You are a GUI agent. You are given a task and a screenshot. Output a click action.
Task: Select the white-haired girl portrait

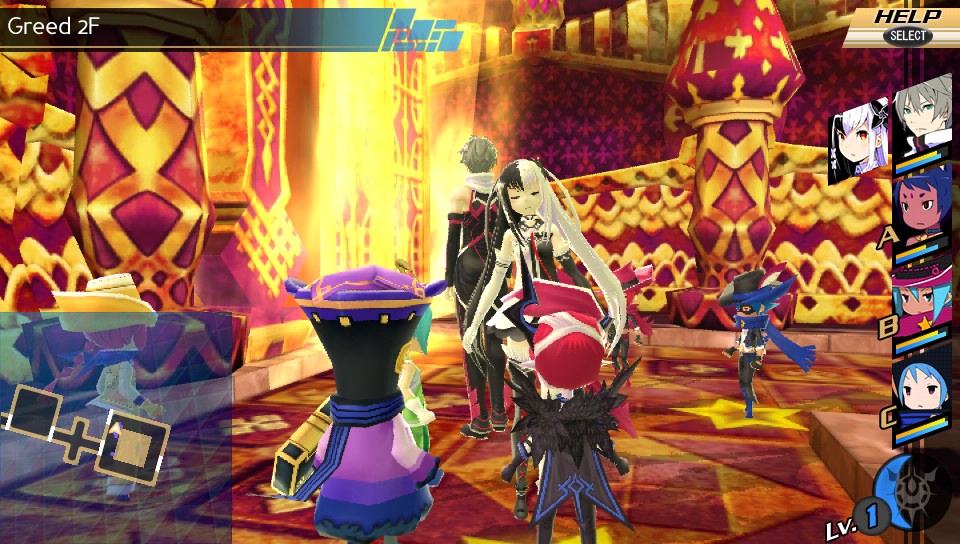[859, 143]
